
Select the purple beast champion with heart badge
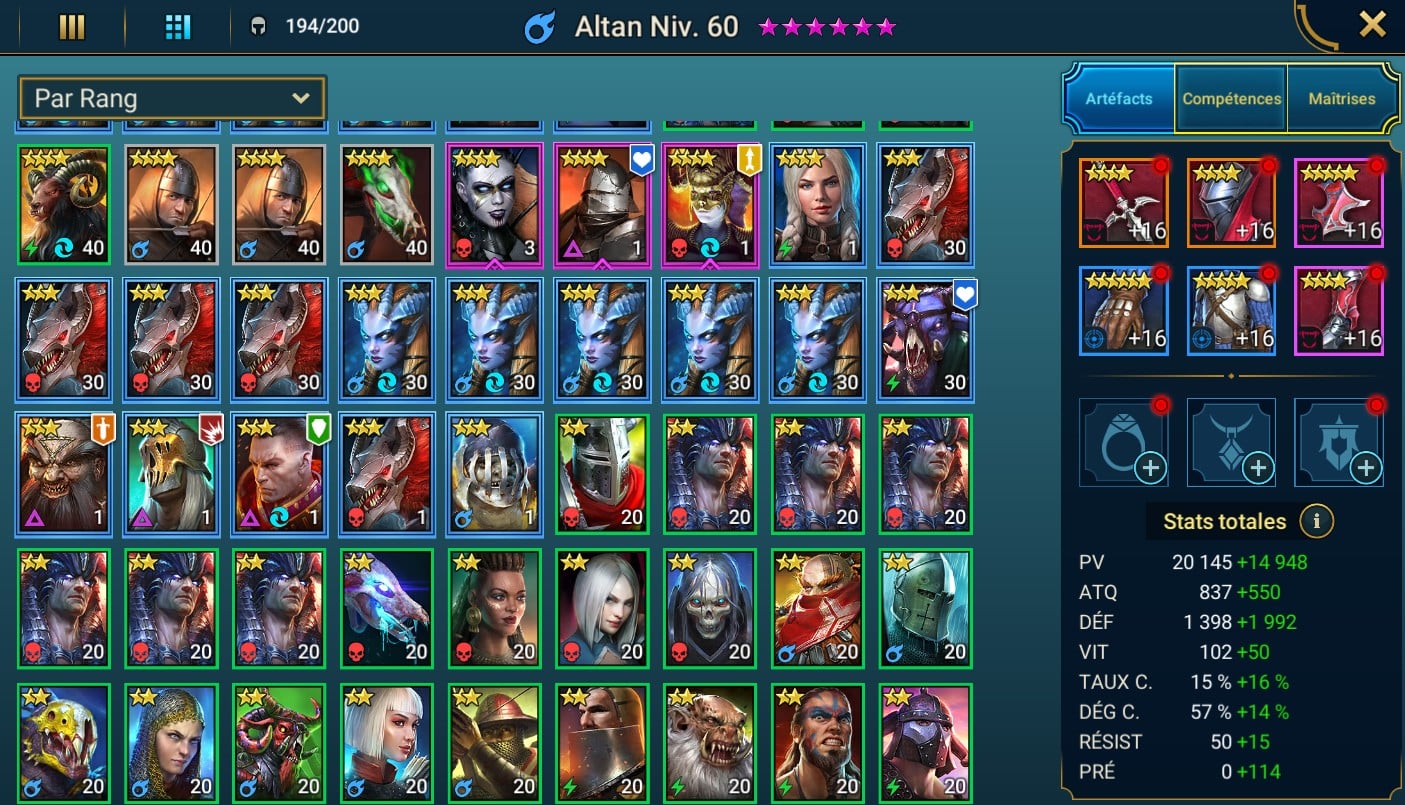pyautogui.click(x=926, y=338)
